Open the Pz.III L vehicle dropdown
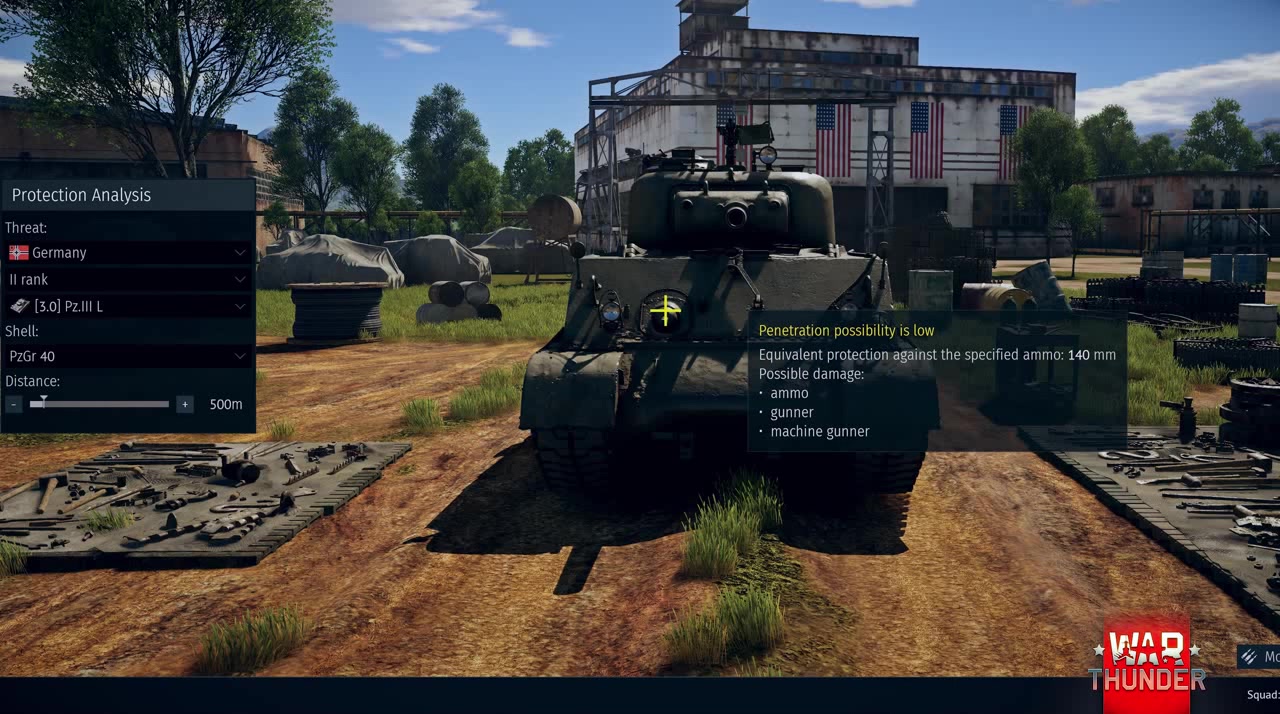Screen dimensions: 1280x714 [127, 306]
